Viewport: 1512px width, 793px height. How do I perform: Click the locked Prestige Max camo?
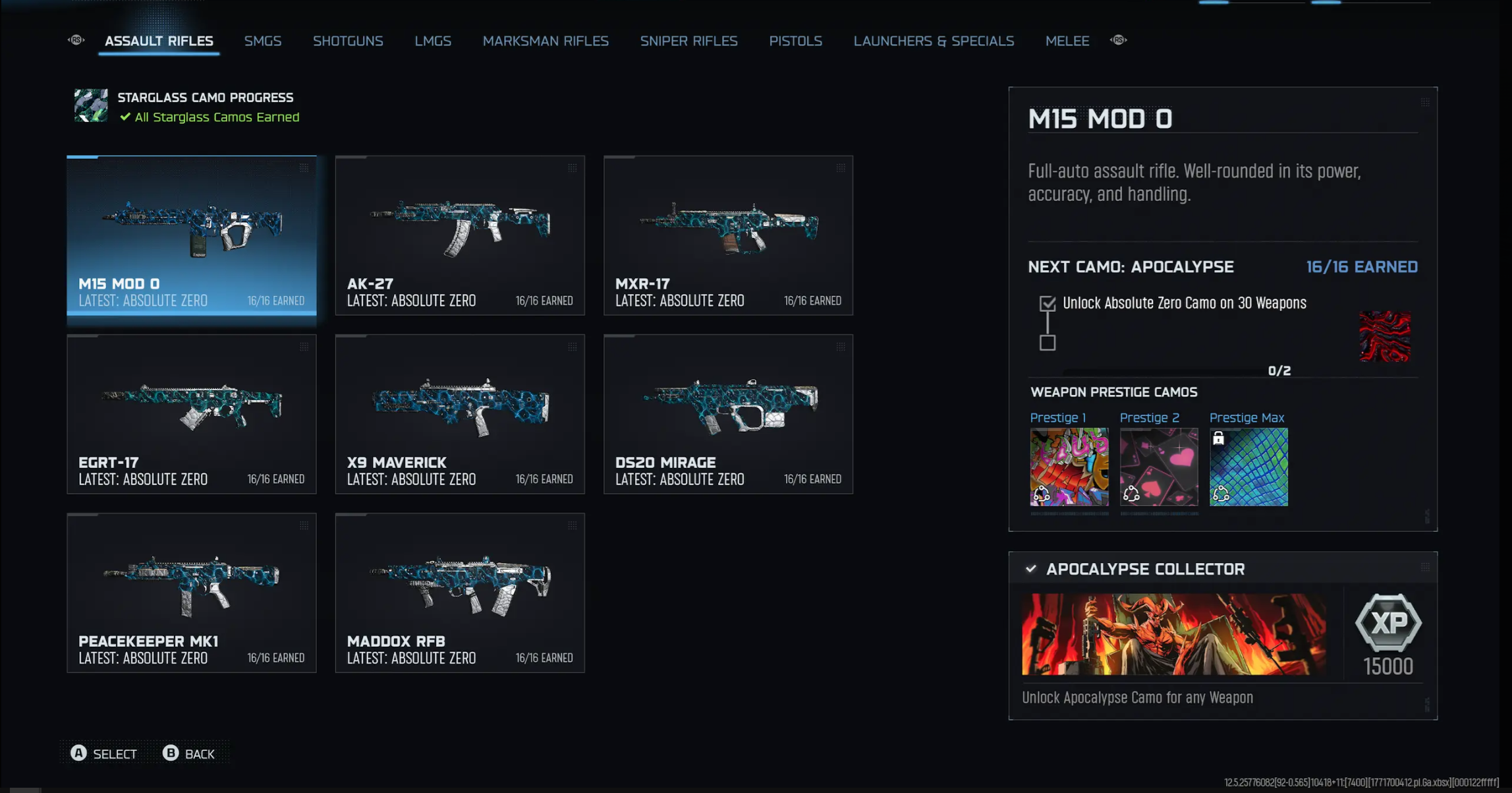click(x=1248, y=467)
